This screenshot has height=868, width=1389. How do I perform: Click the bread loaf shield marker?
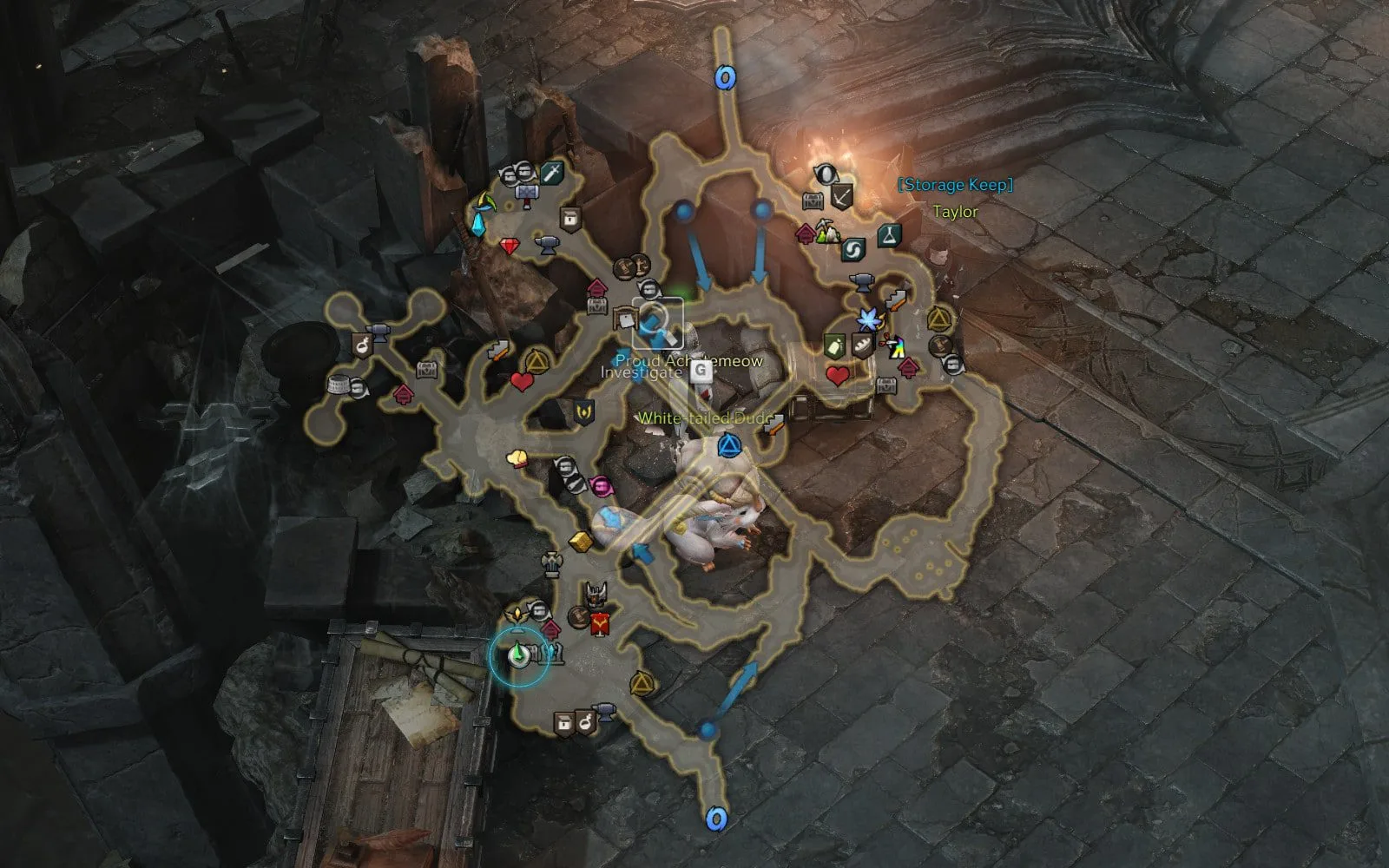tap(859, 345)
